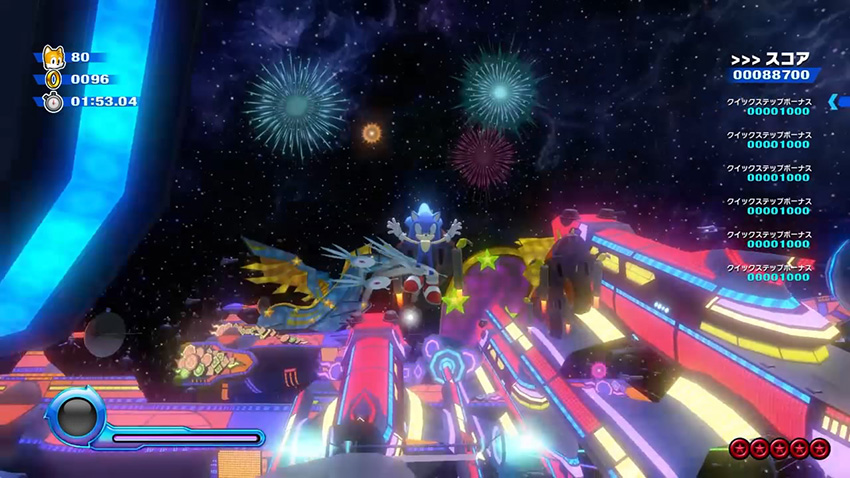
Task: Click the stopwatch timer icon
Action: click(52, 101)
